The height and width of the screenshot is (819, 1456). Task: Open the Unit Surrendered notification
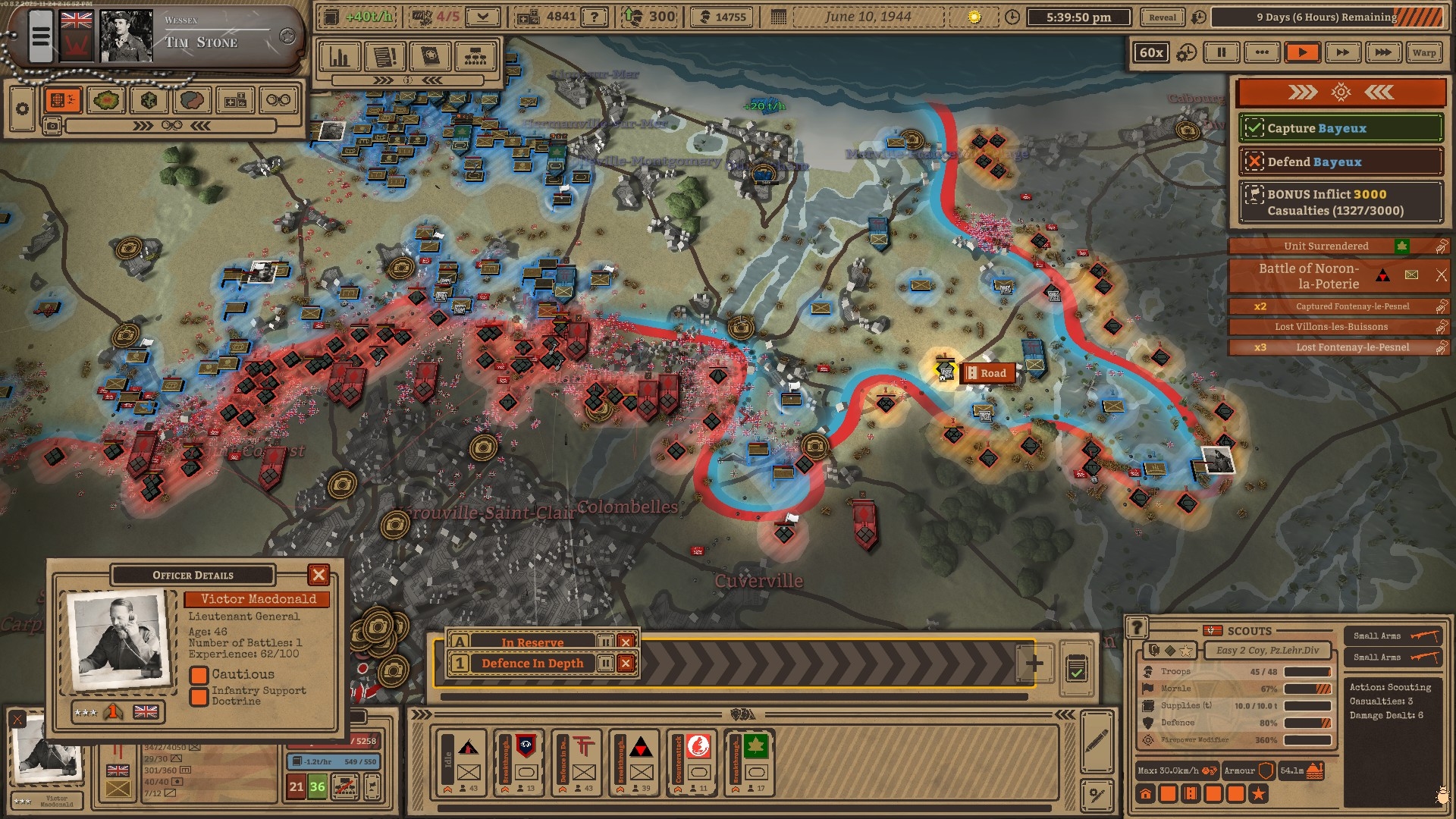[1326, 246]
